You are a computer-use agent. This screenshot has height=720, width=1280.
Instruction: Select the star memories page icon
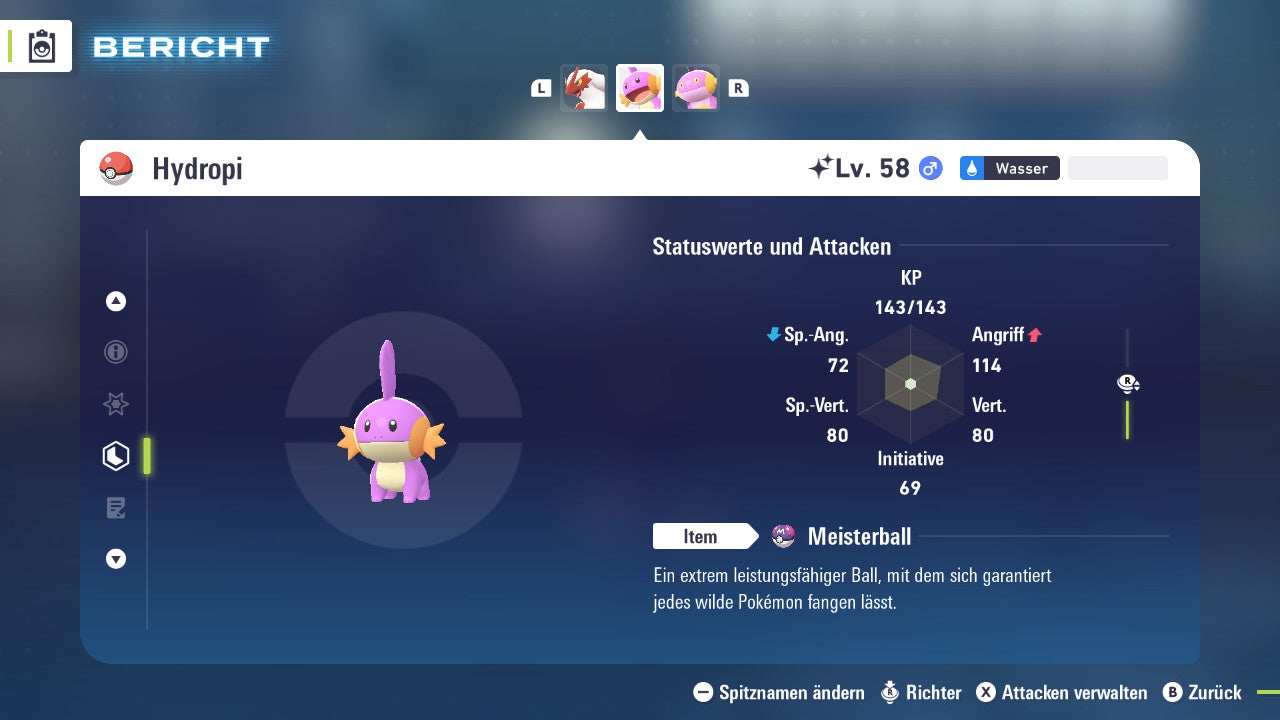(116, 404)
